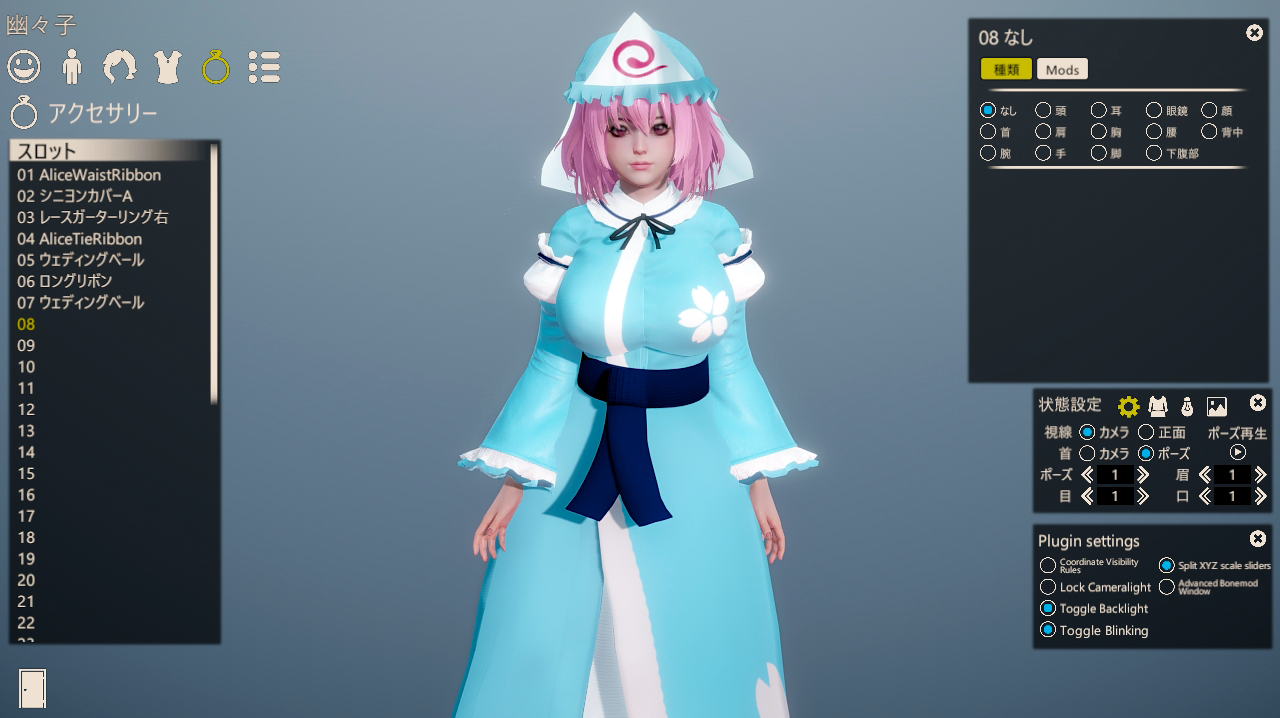The image size is (1280, 718).
Task: Advance ポーズ number with right arrow
Action: [1143, 475]
